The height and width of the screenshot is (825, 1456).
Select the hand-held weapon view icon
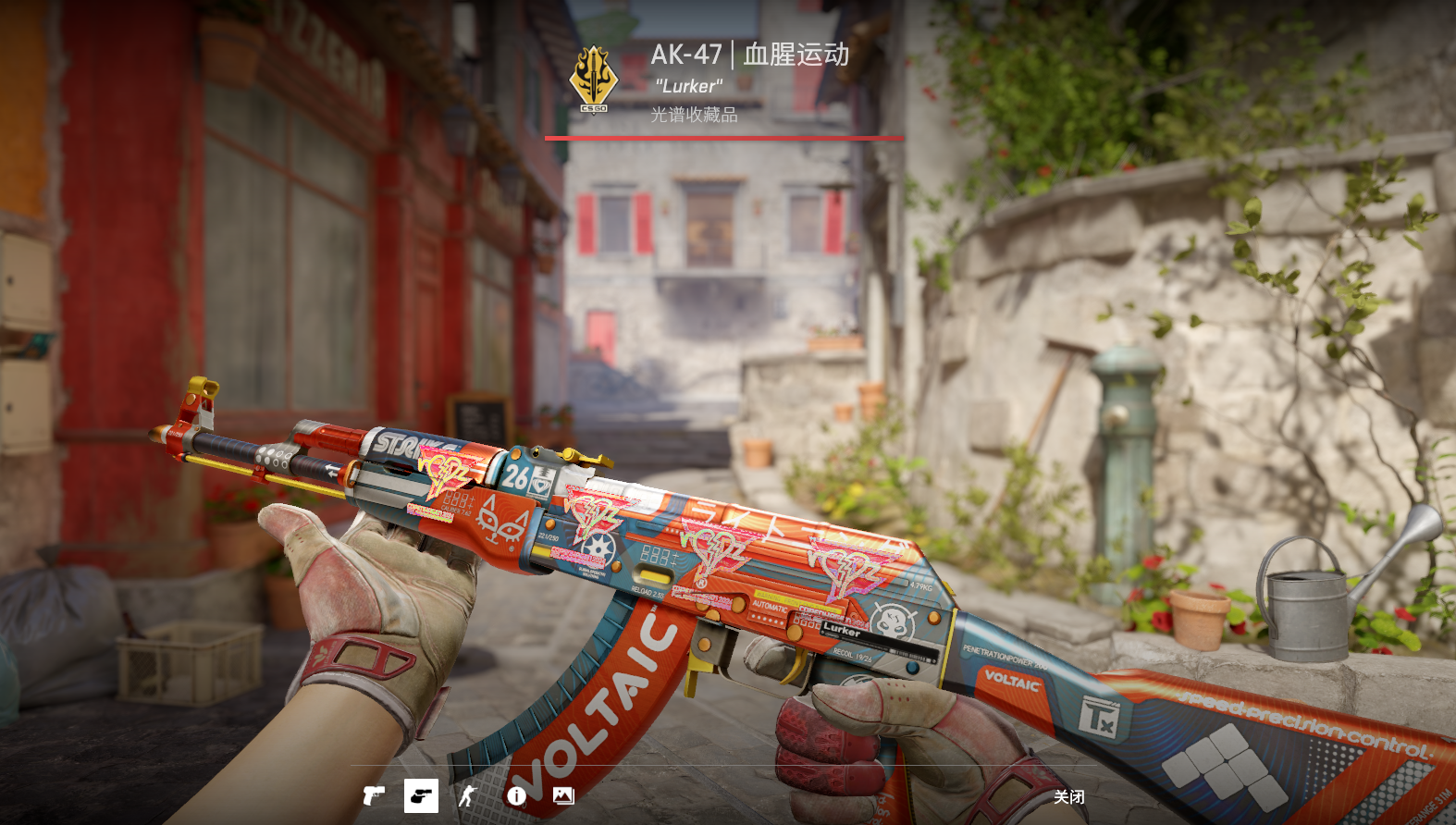421,795
